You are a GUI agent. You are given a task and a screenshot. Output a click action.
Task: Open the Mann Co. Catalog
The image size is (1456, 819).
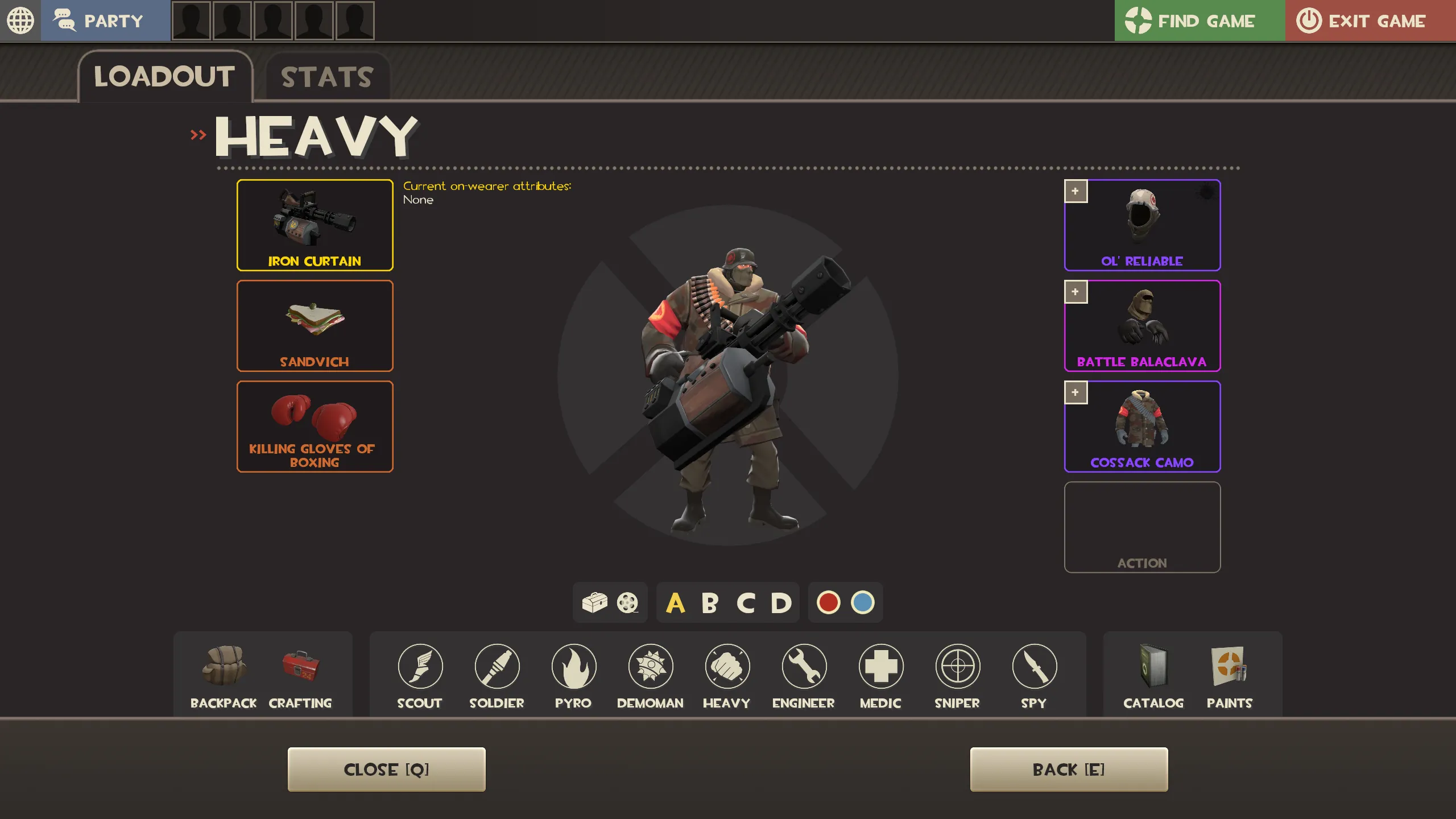(x=1153, y=676)
